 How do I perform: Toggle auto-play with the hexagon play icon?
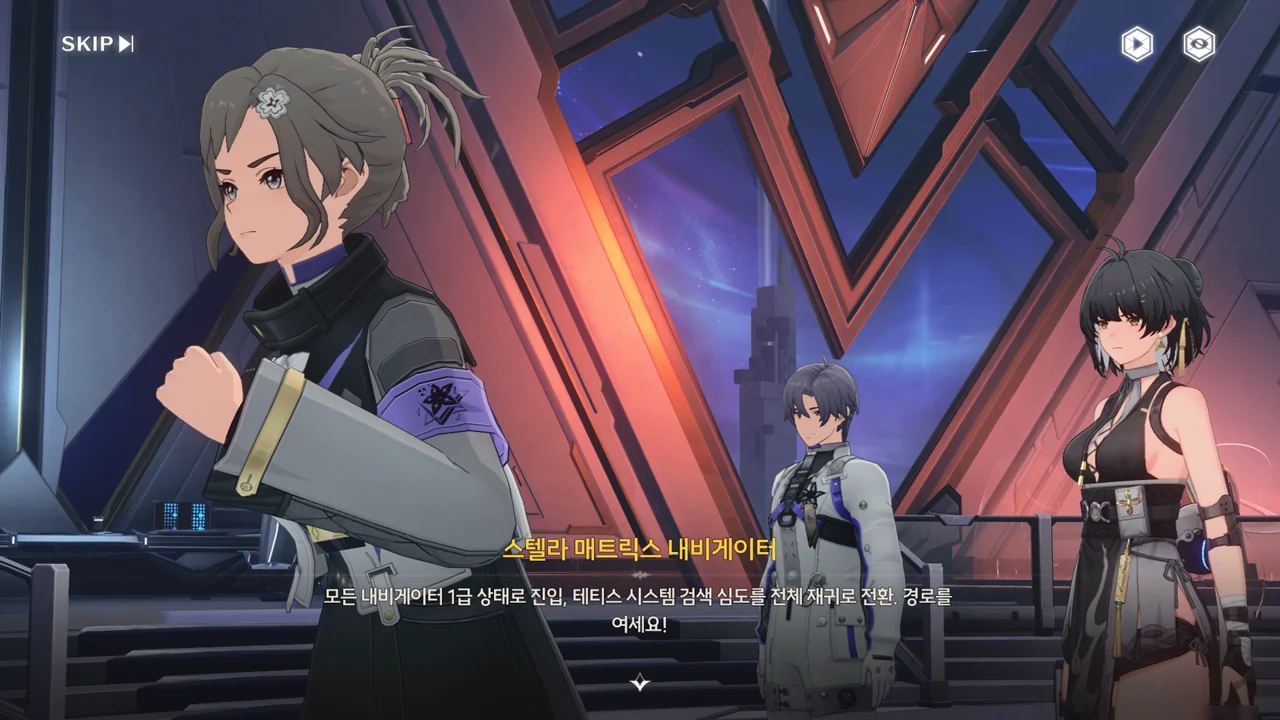pyautogui.click(x=1136, y=44)
